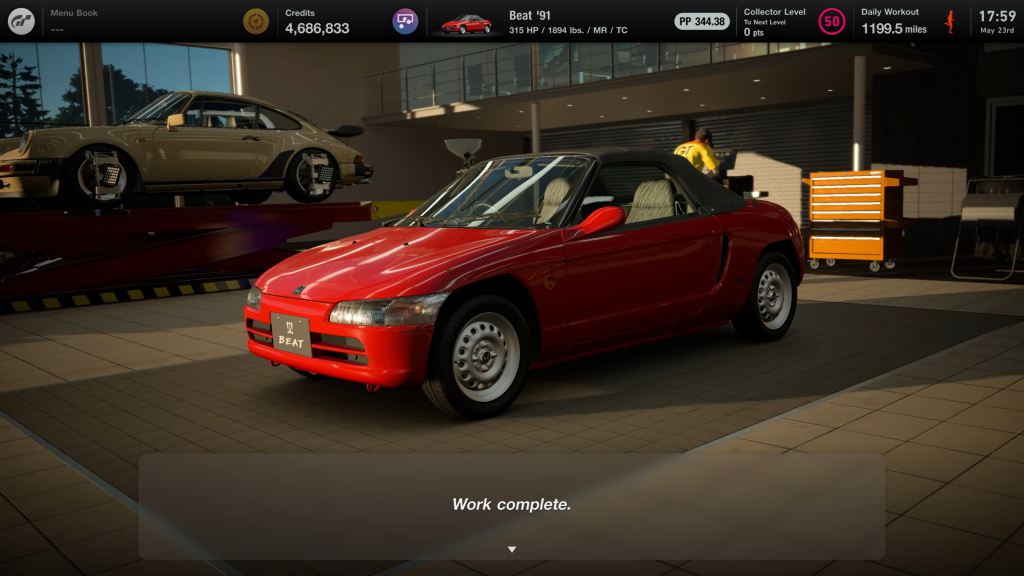The image size is (1024, 576).
Task: Click the downward continue arrow in dialogue
Action: pos(512,549)
